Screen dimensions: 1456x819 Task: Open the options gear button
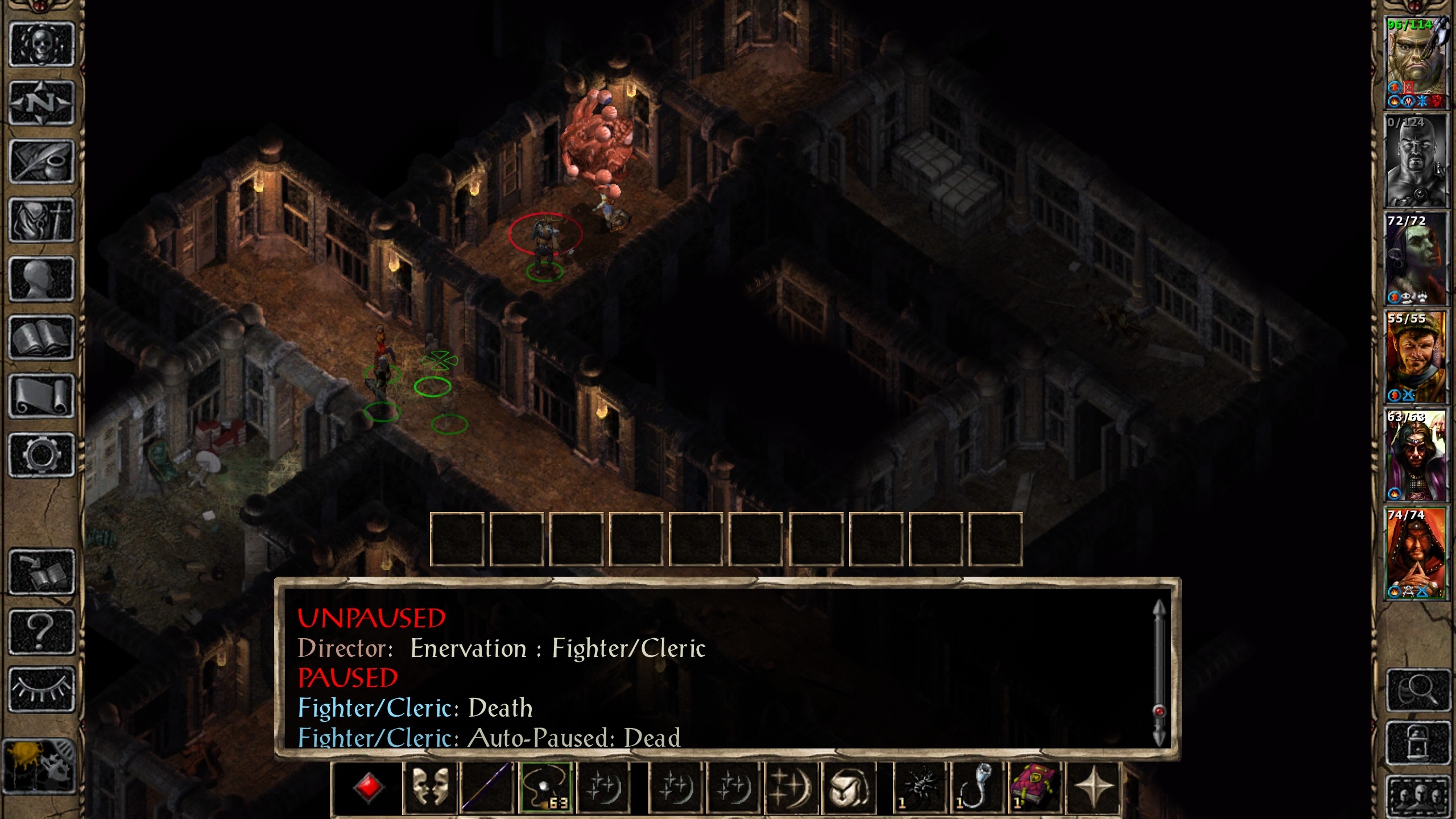[42, 455]
